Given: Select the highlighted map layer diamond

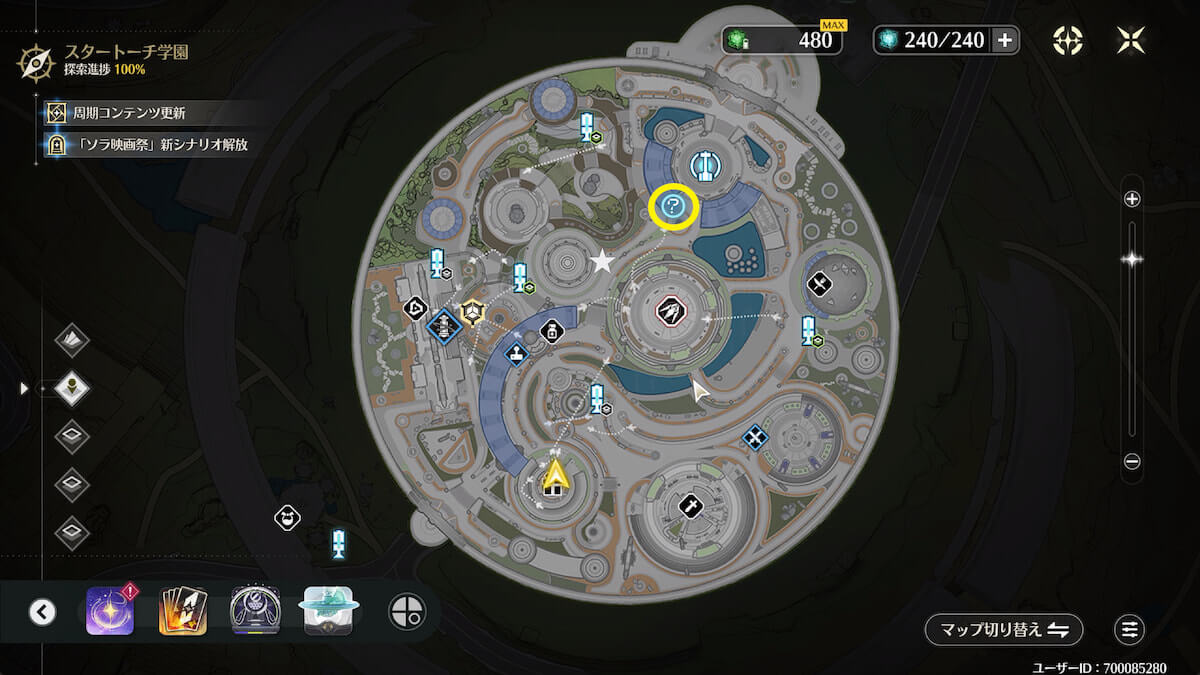Looking at the screenshot, I should pyautogui.click(x=72, y=386).
